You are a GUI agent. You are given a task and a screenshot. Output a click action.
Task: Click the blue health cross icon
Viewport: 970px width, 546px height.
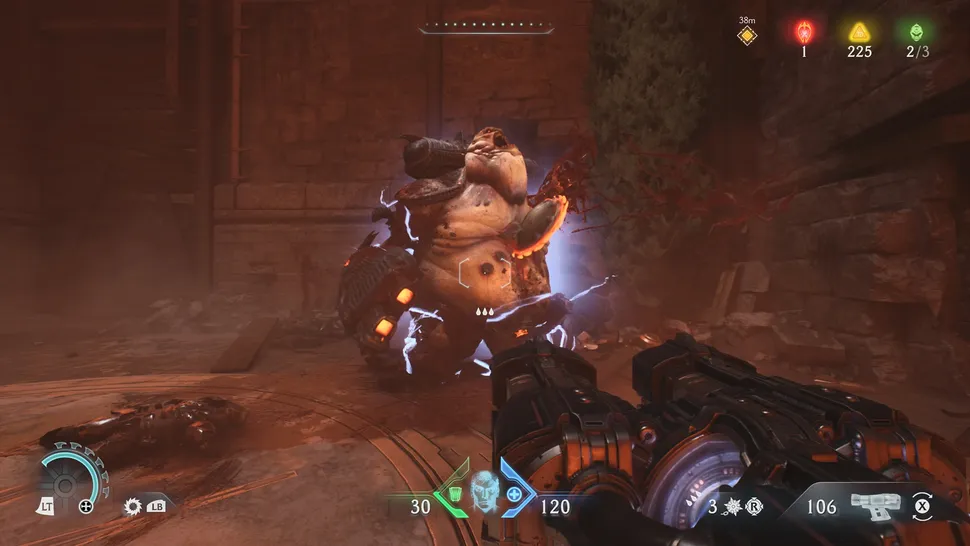[x=514, y=495]
